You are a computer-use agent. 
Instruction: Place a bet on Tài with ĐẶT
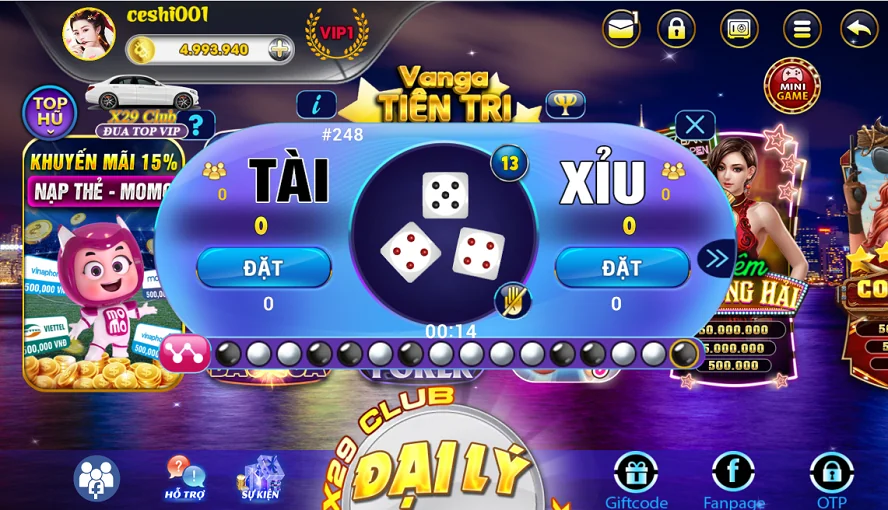pos(263,268)
